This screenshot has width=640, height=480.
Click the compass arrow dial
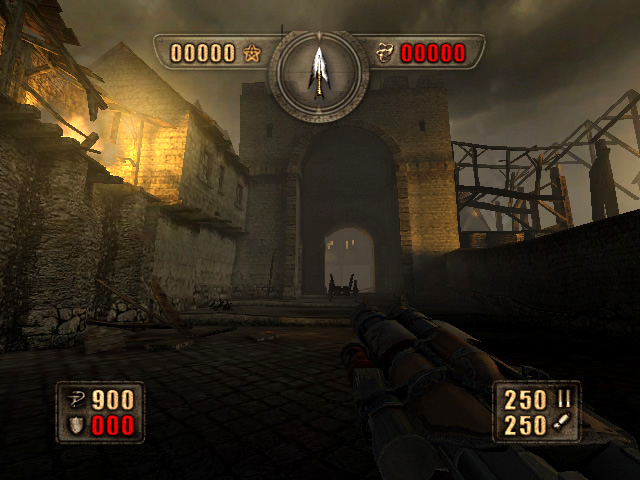pyautogui.click(x=319, y=71)
